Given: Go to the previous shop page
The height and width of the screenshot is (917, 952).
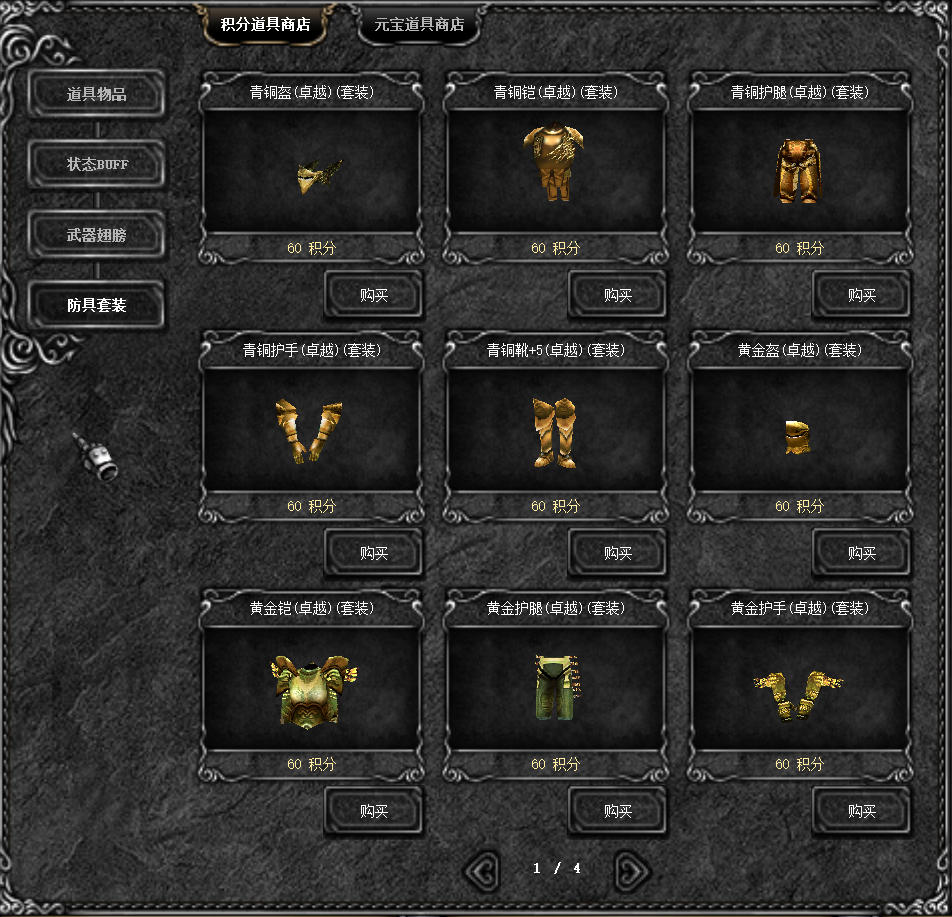Looking at the screenshot, I should click(482, 870).
